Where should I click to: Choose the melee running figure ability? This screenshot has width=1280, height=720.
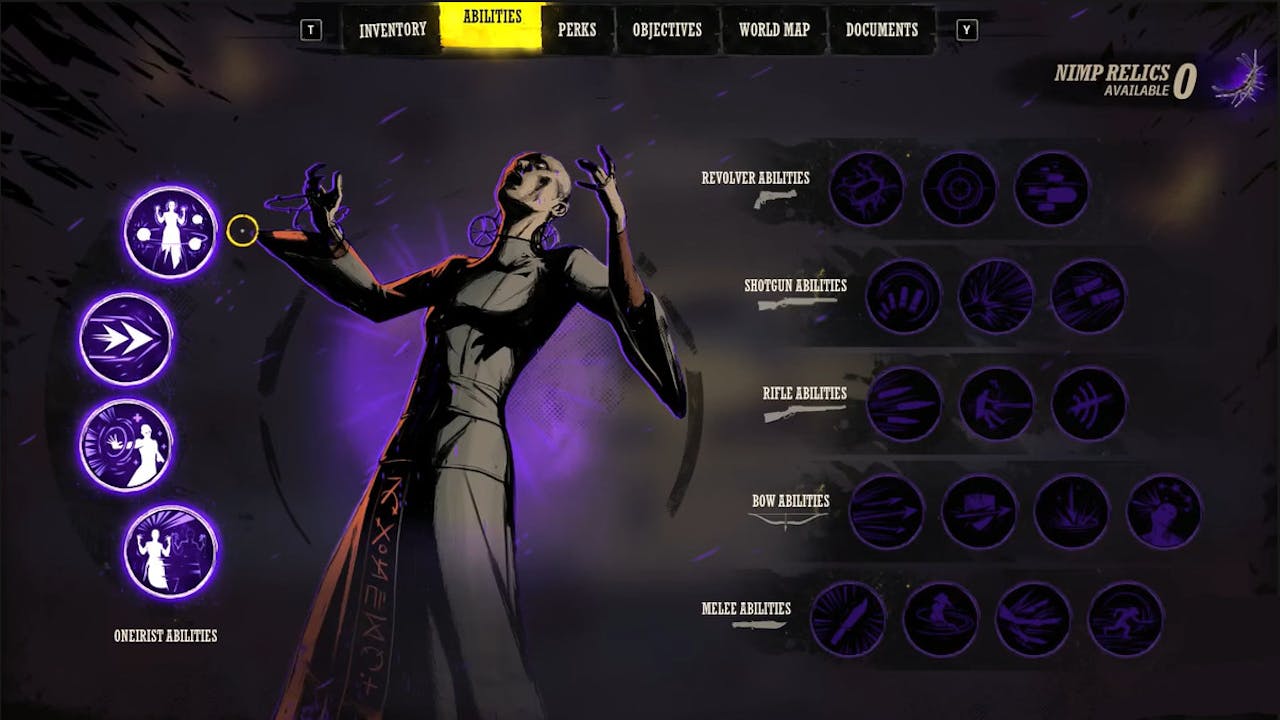1125,619
